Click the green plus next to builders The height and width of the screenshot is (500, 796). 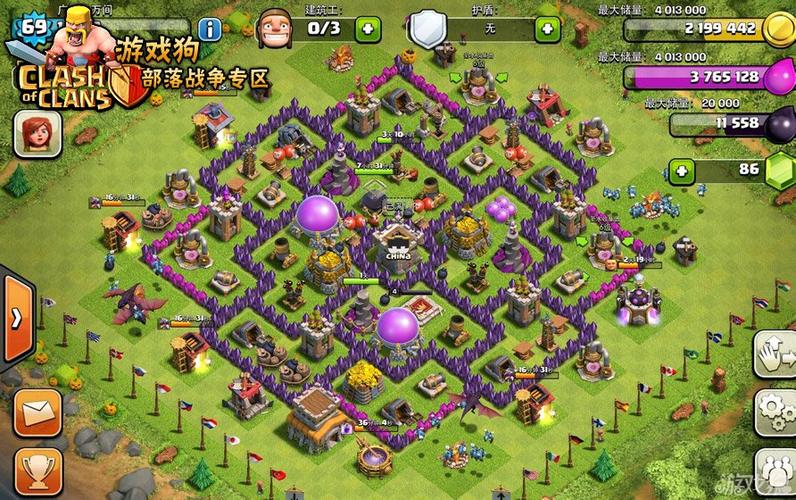[x=368, y=28]
